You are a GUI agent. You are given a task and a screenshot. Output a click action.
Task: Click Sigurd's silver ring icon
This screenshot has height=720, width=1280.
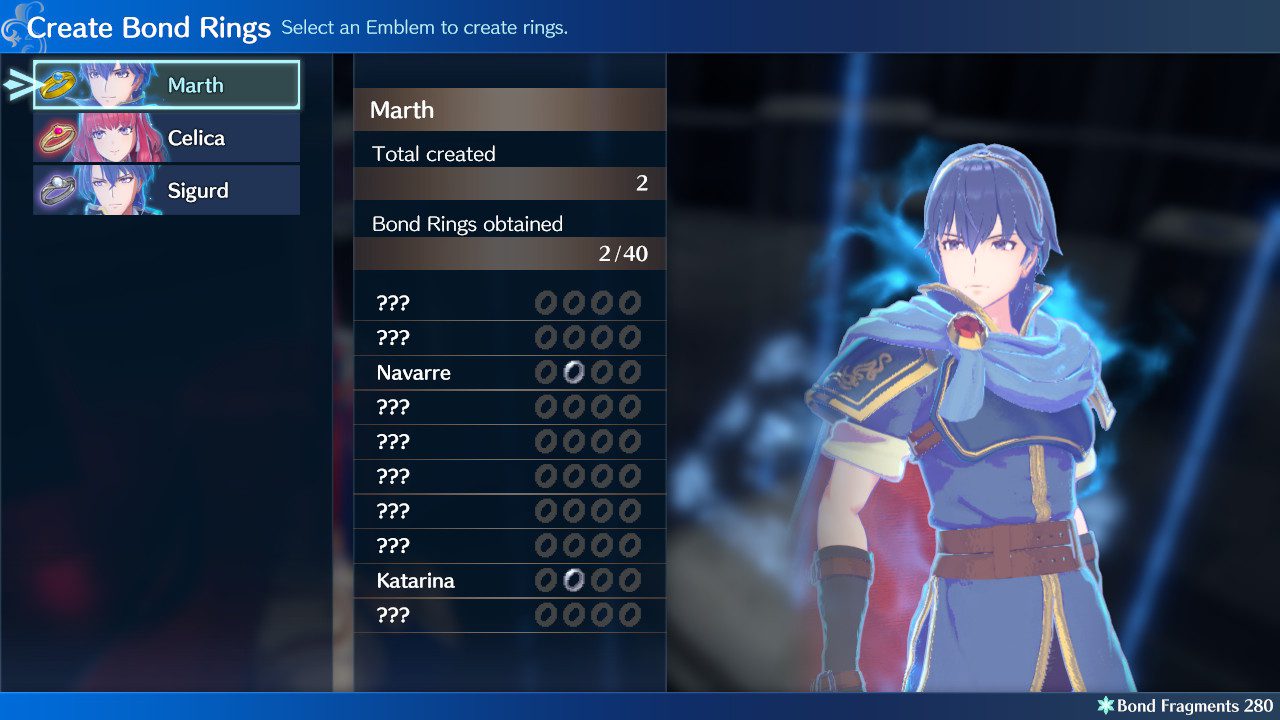coord(58,190)
